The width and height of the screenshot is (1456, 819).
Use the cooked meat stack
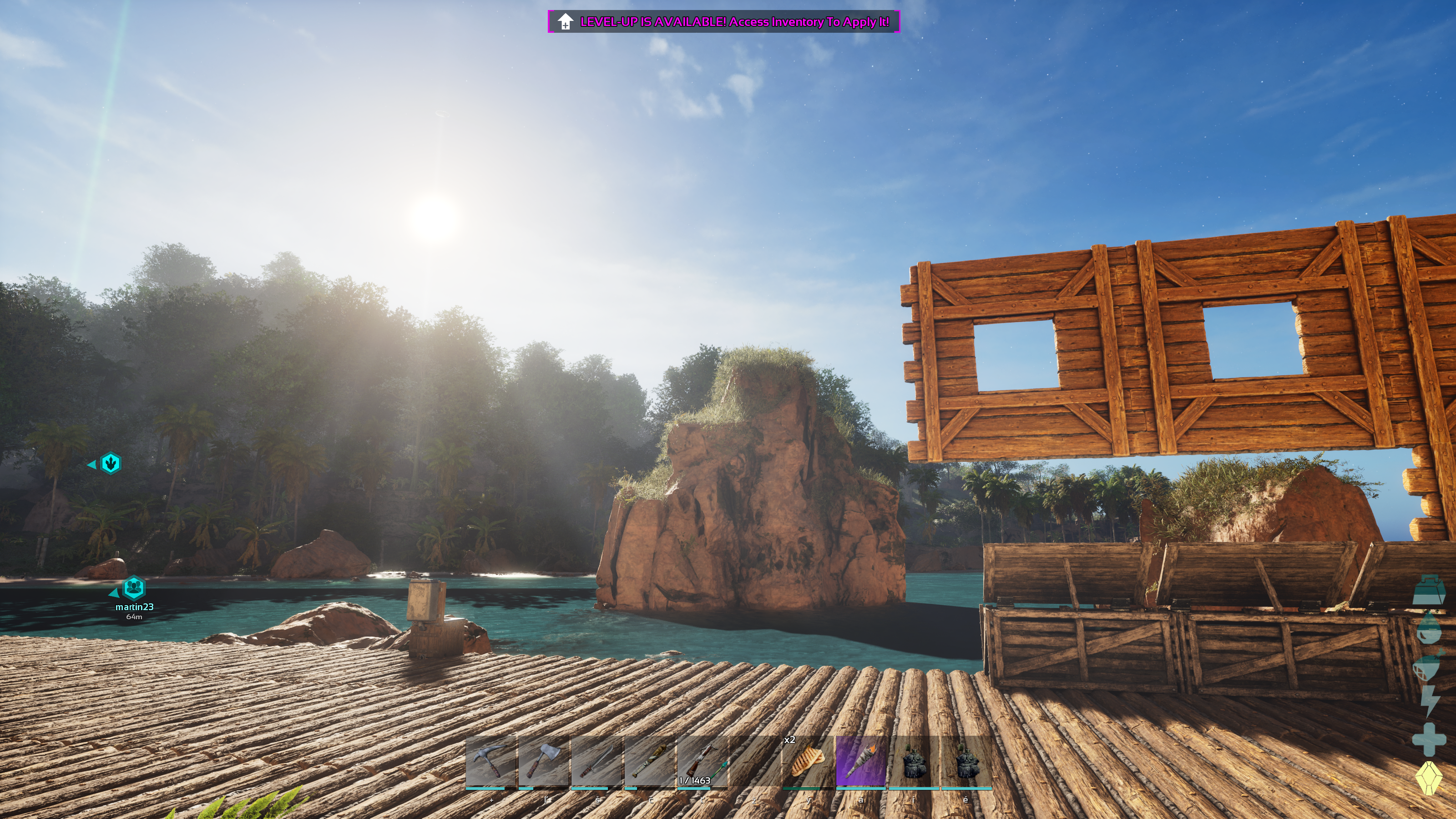808,761
